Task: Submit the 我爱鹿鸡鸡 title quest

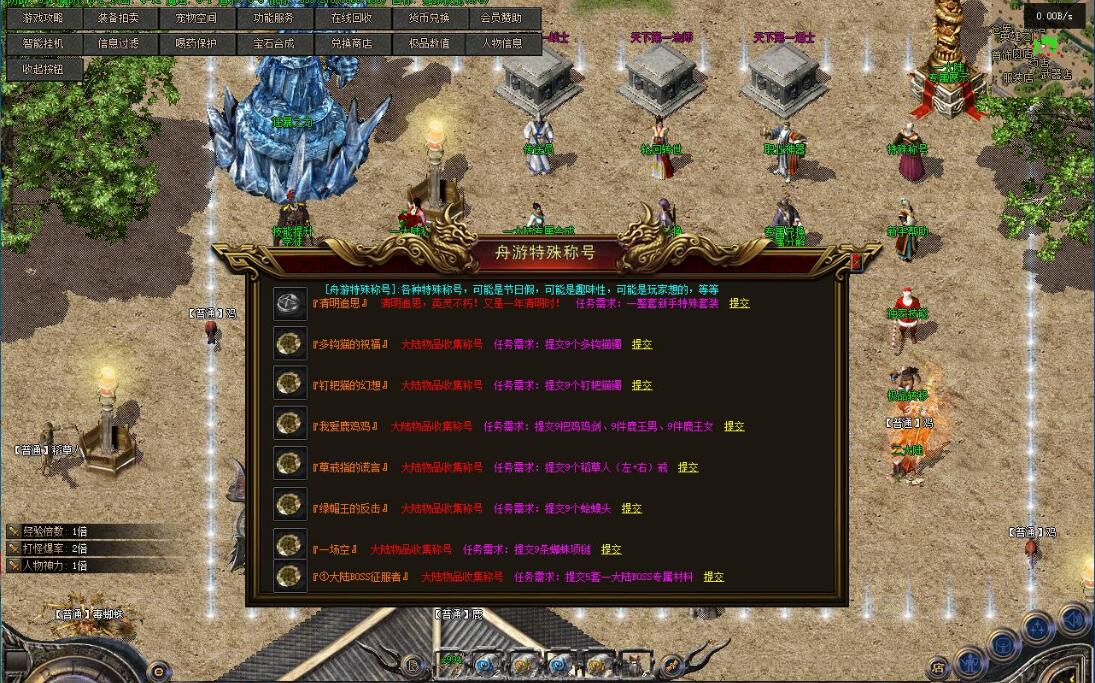Action: [734, 426]
